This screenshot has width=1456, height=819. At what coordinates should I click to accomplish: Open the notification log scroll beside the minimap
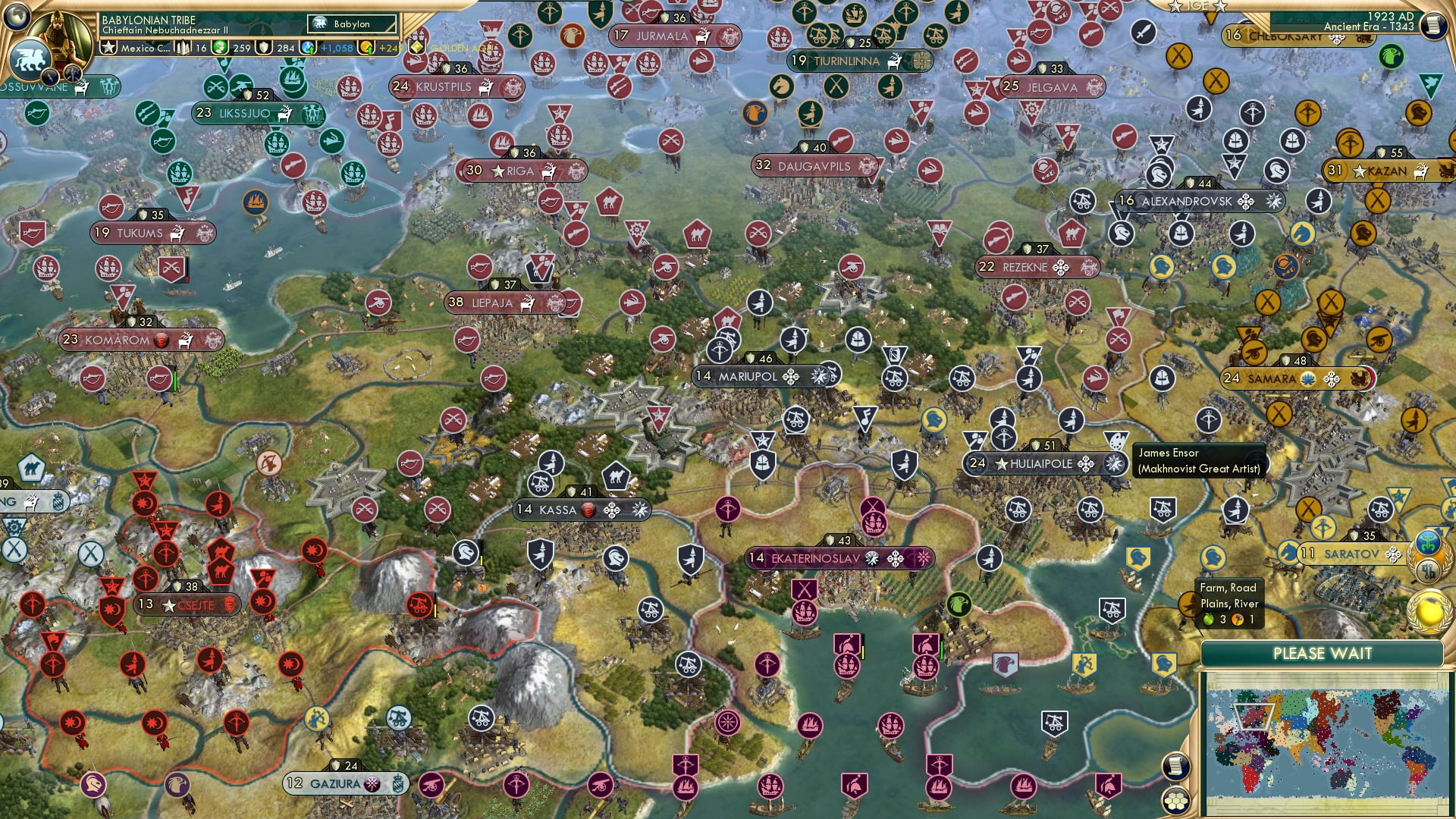(x=1174, y=764)
